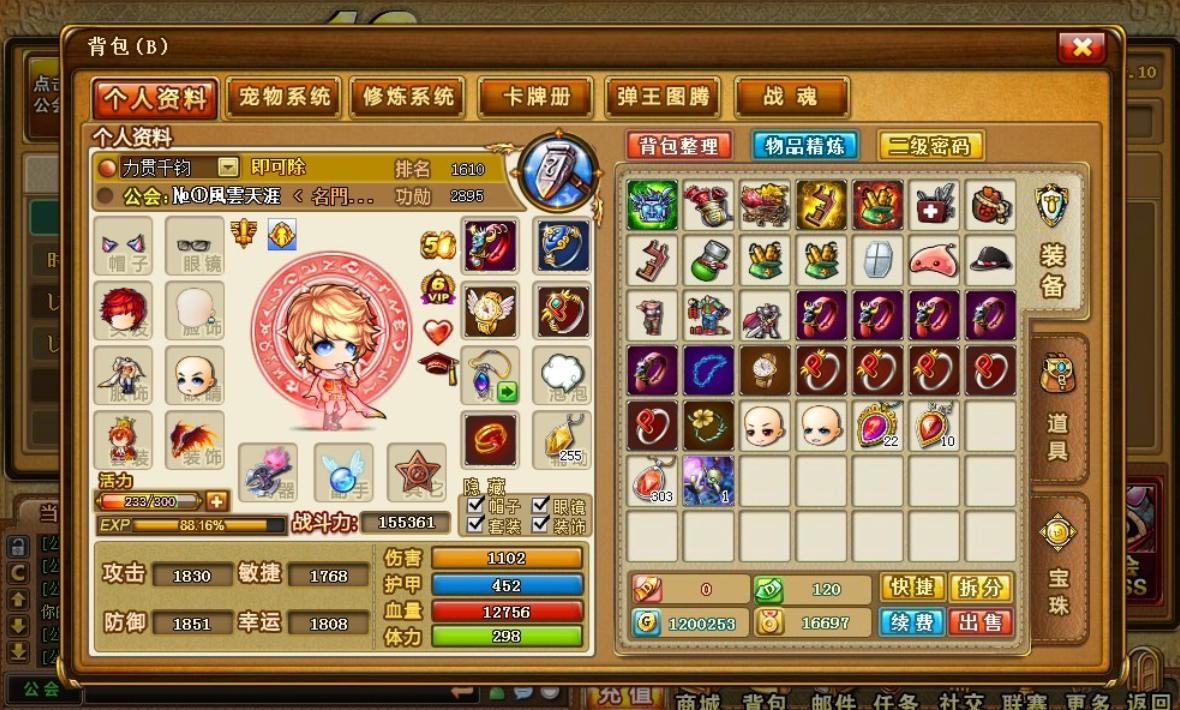Choose the 拆分 split button
The height and width of the screenshot is (710, 1180).
[980, 588]
